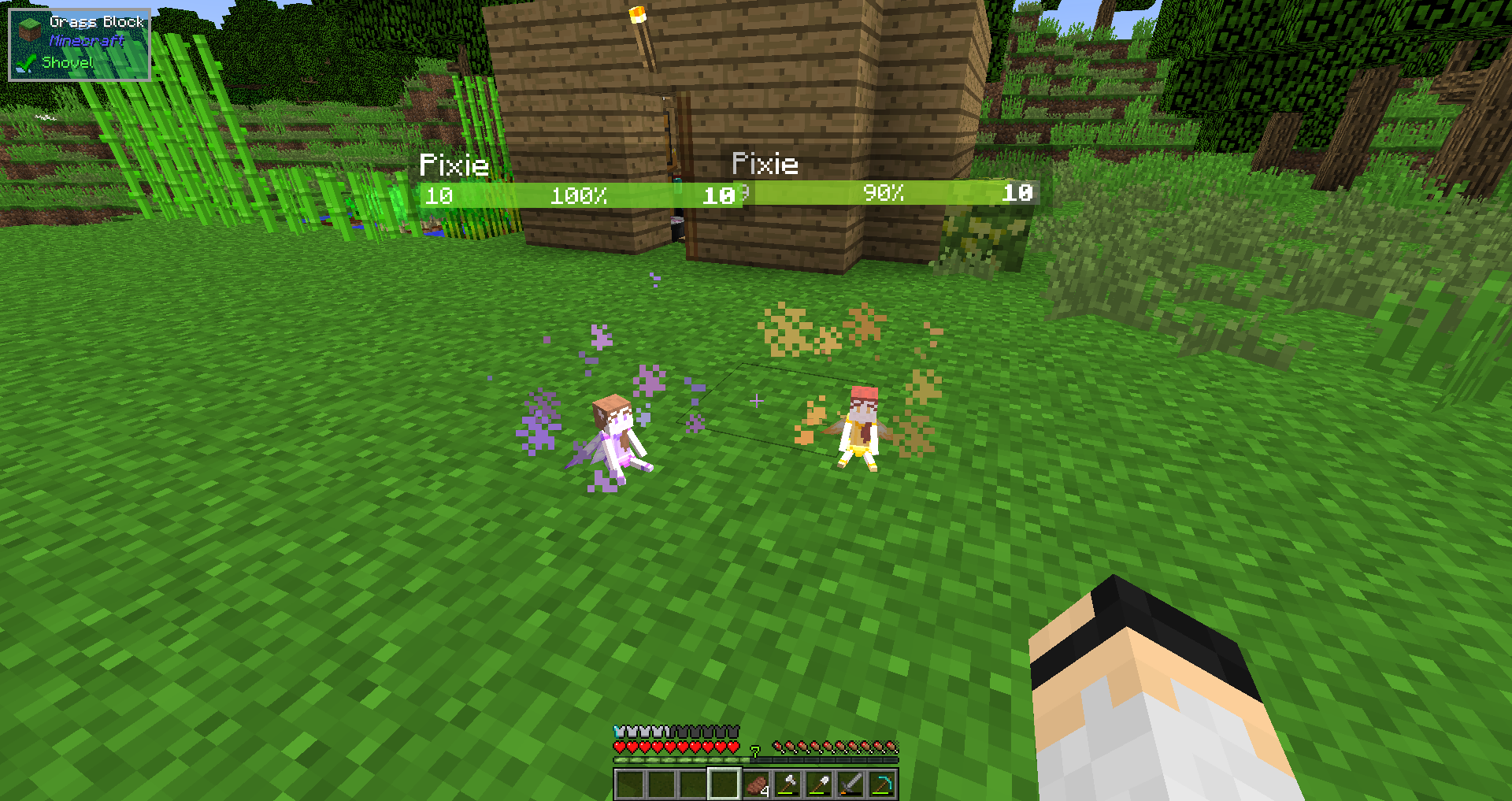The height and width of the screenshot is (801, 1512).
Task: Click the left Pixie nameplate
Action: tap(454, 165)
